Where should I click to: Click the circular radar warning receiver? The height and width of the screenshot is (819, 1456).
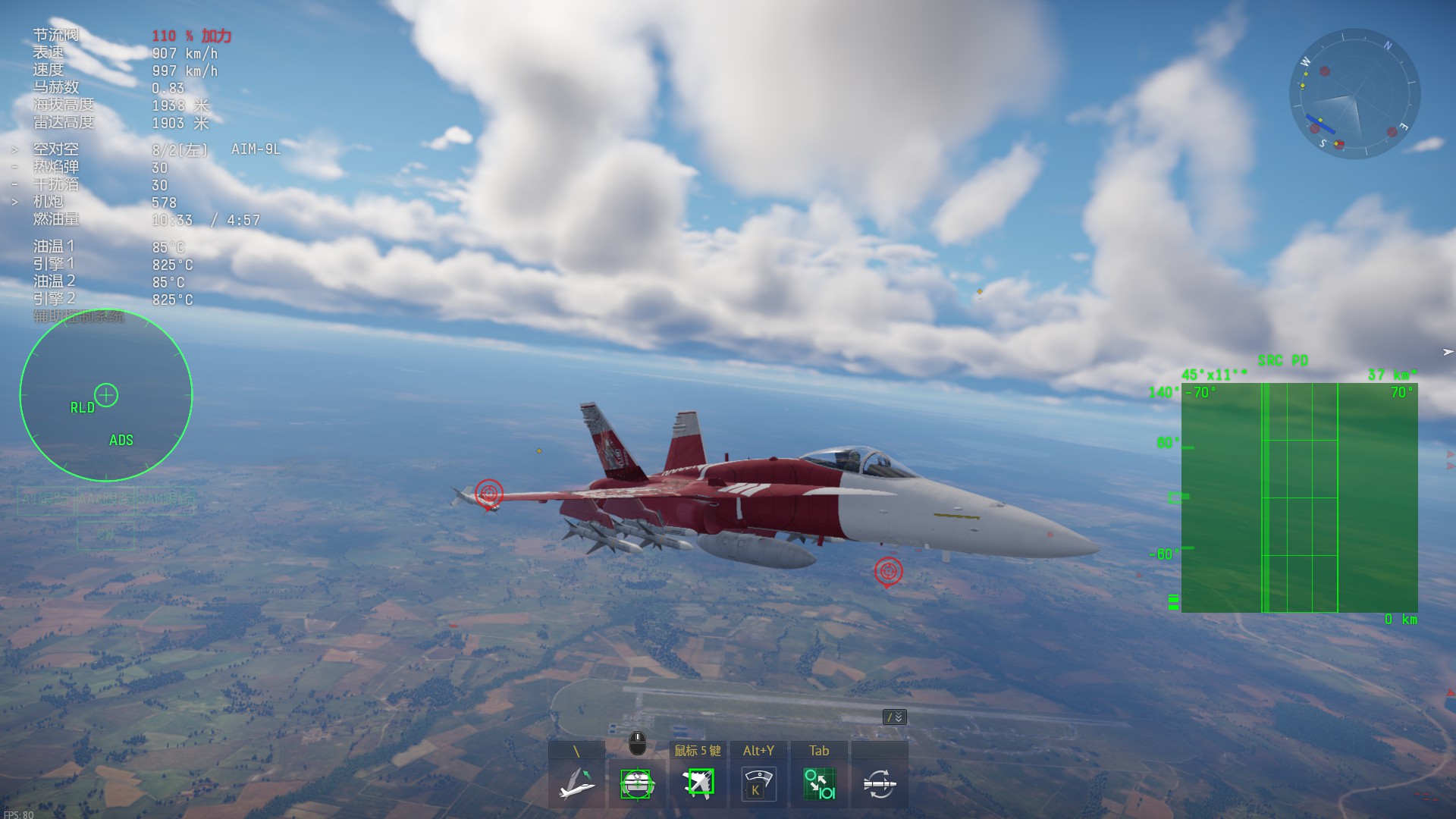(106, 395)
